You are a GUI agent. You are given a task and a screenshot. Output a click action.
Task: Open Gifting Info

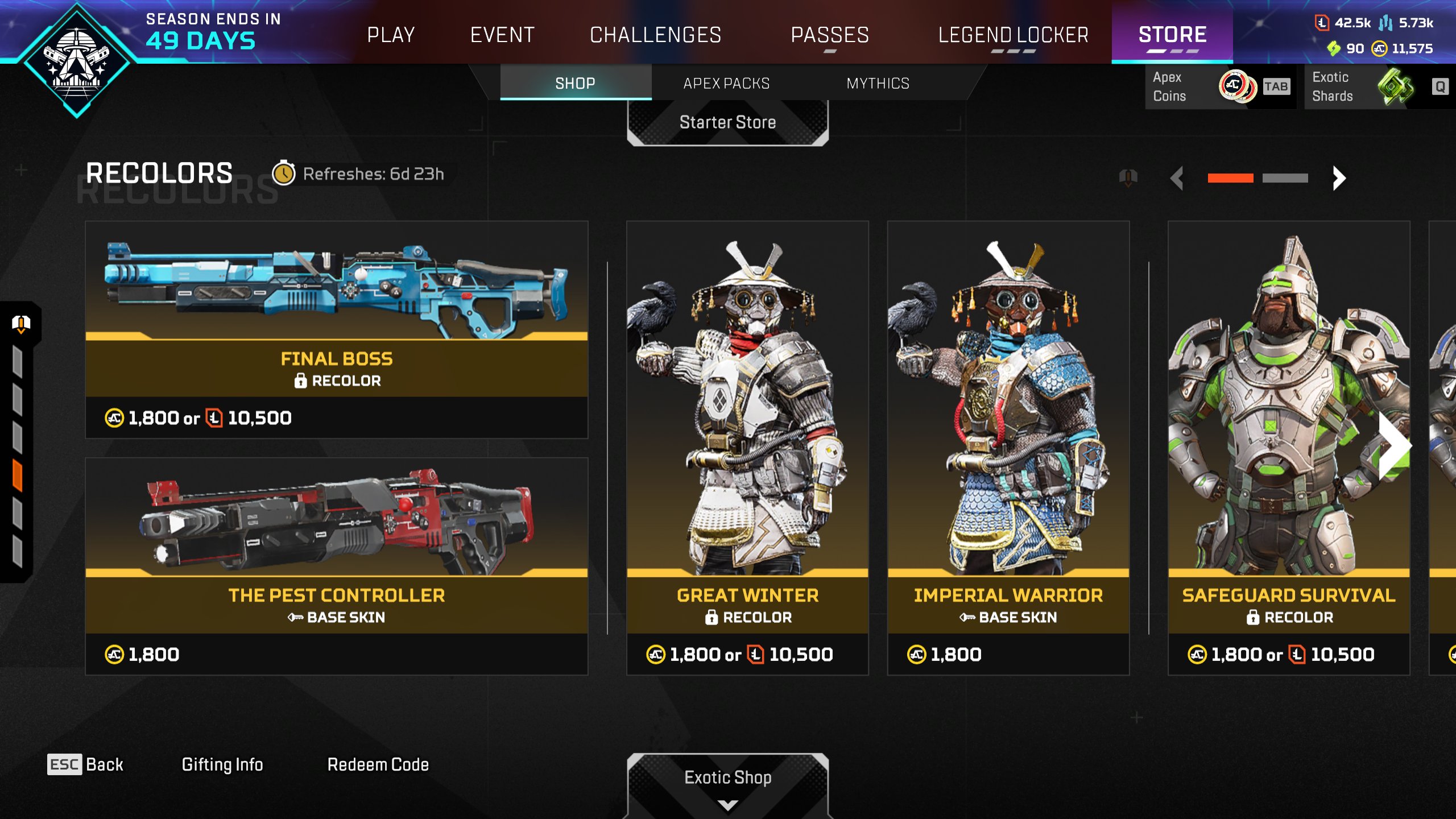coord(222,764)
